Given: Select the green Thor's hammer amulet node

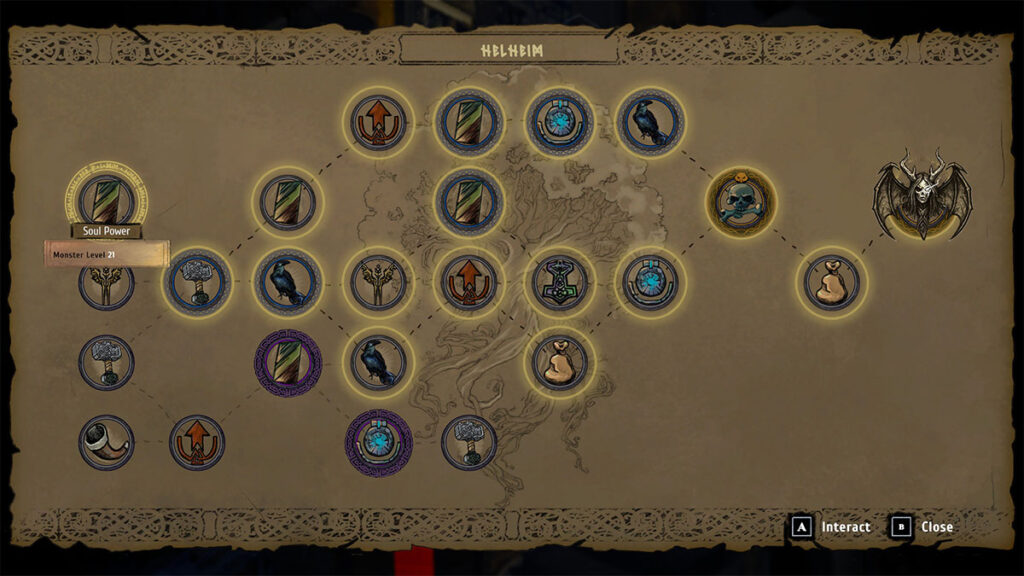Looking at the screenshot, I should tap(560, 282).
